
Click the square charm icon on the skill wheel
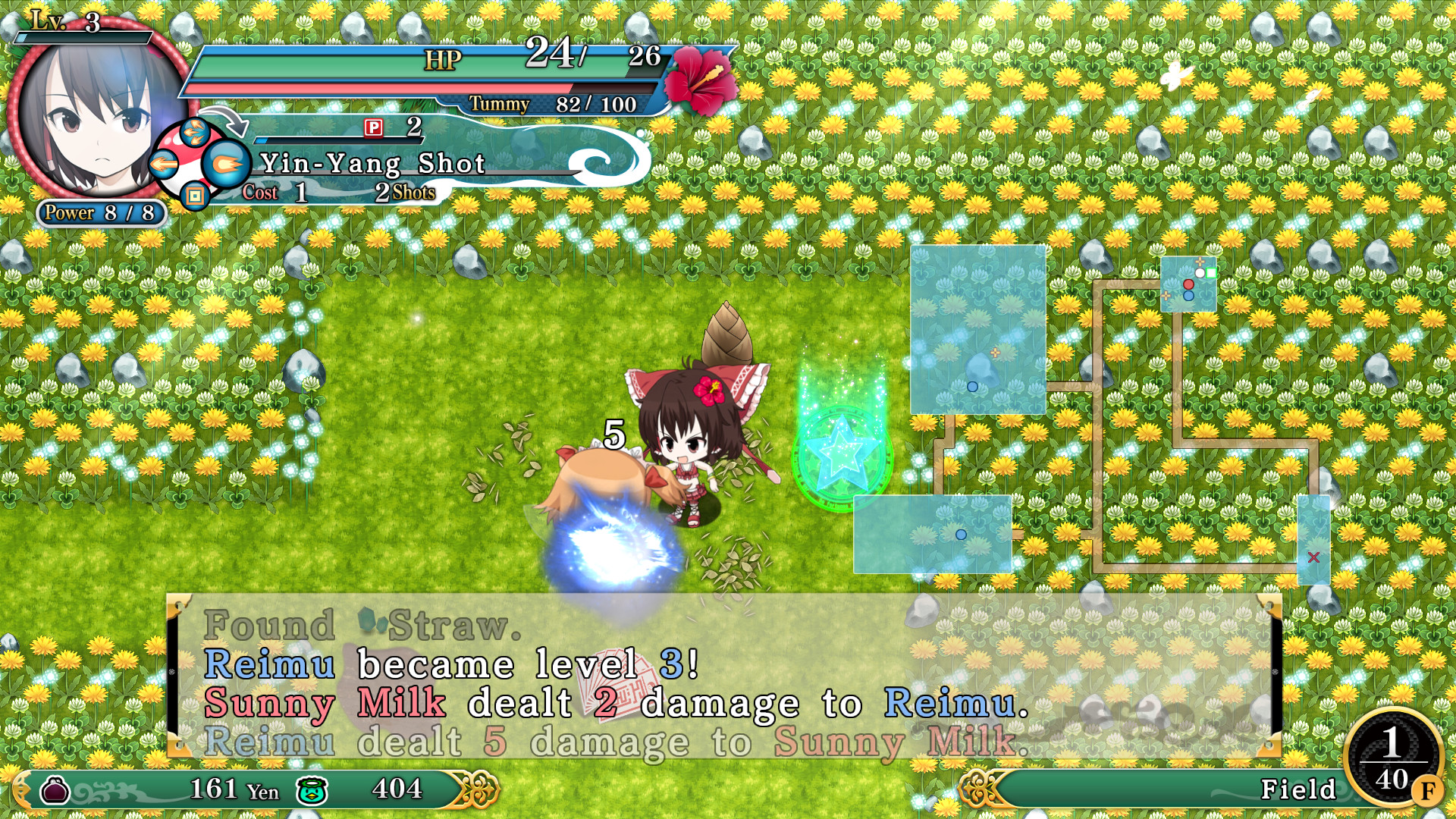point(195,196)
